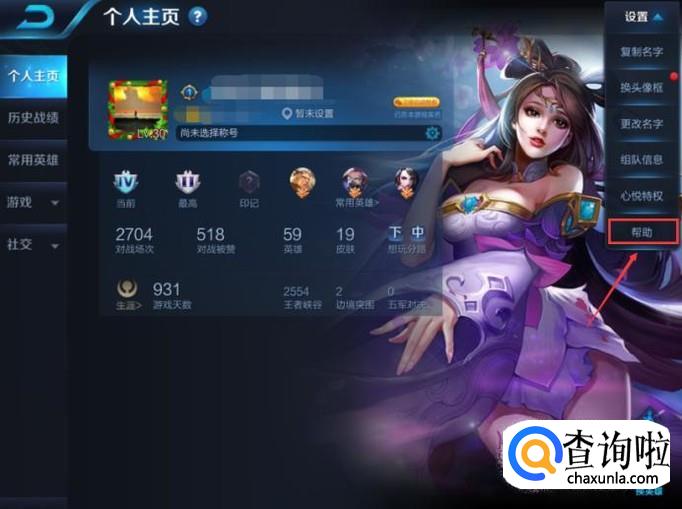The width and height of the screenshot is (682, 509).
Task: Select the 换头像框 option
Action: pyautogui.click(x=642, y=88)
